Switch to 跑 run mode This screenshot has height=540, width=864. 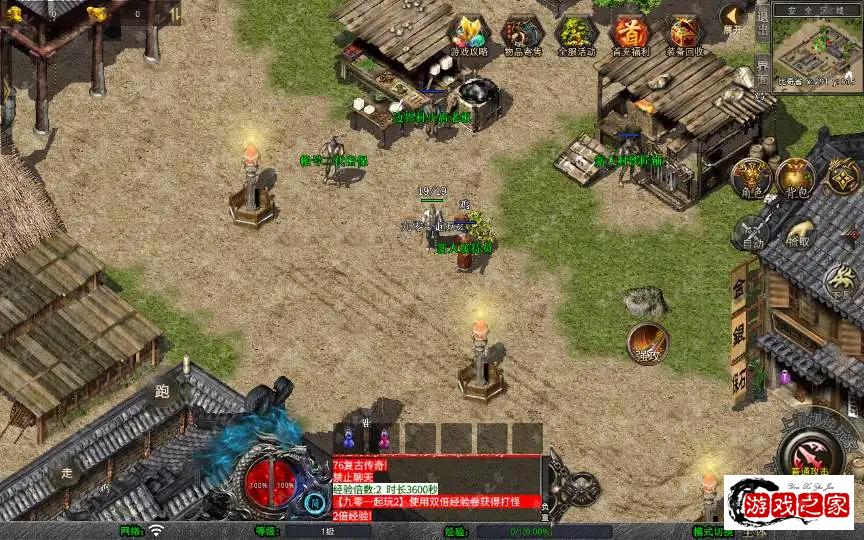click(162, 391)
